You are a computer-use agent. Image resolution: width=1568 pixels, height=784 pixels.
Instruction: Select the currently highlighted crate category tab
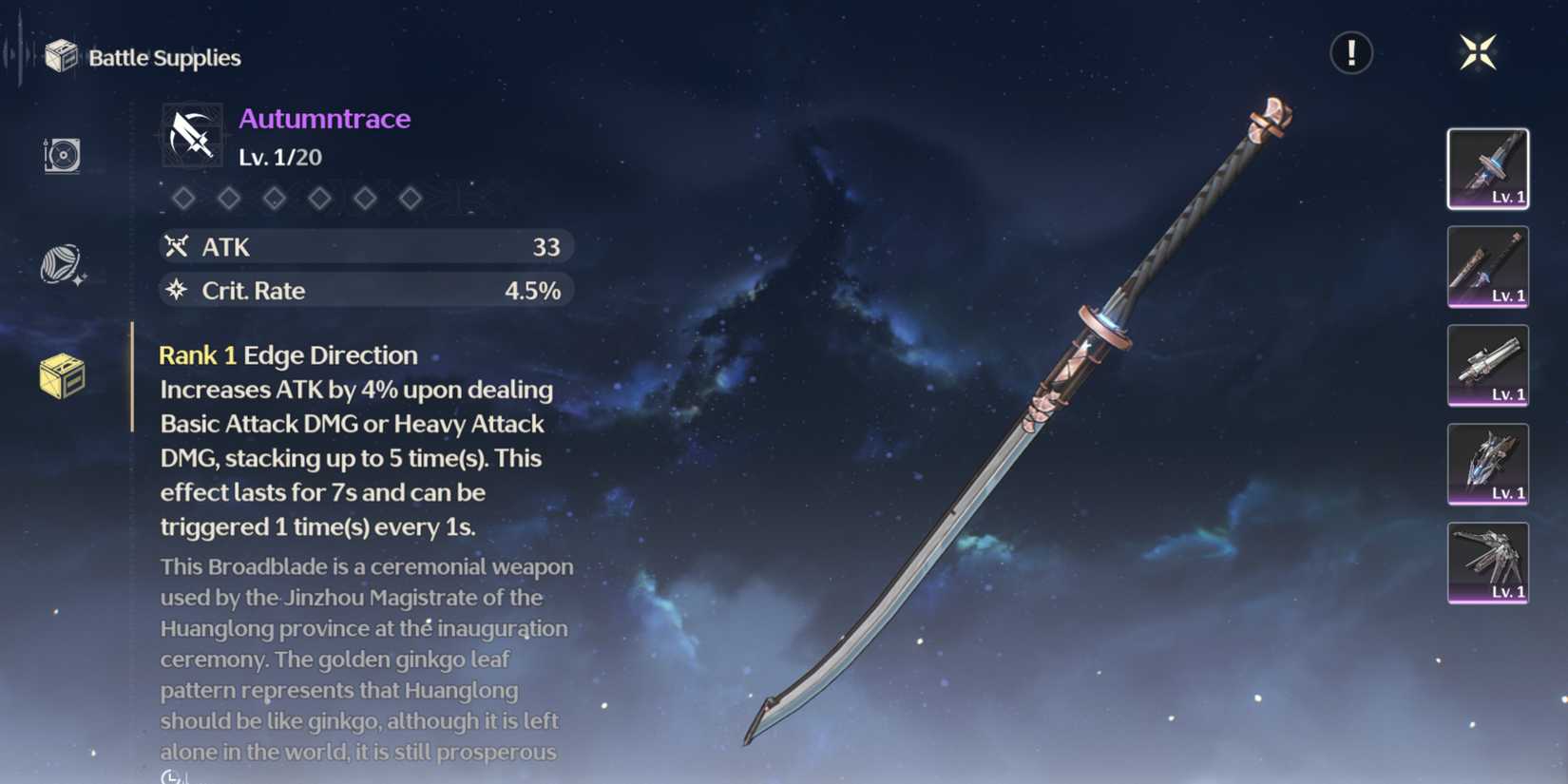coord(59,376)
